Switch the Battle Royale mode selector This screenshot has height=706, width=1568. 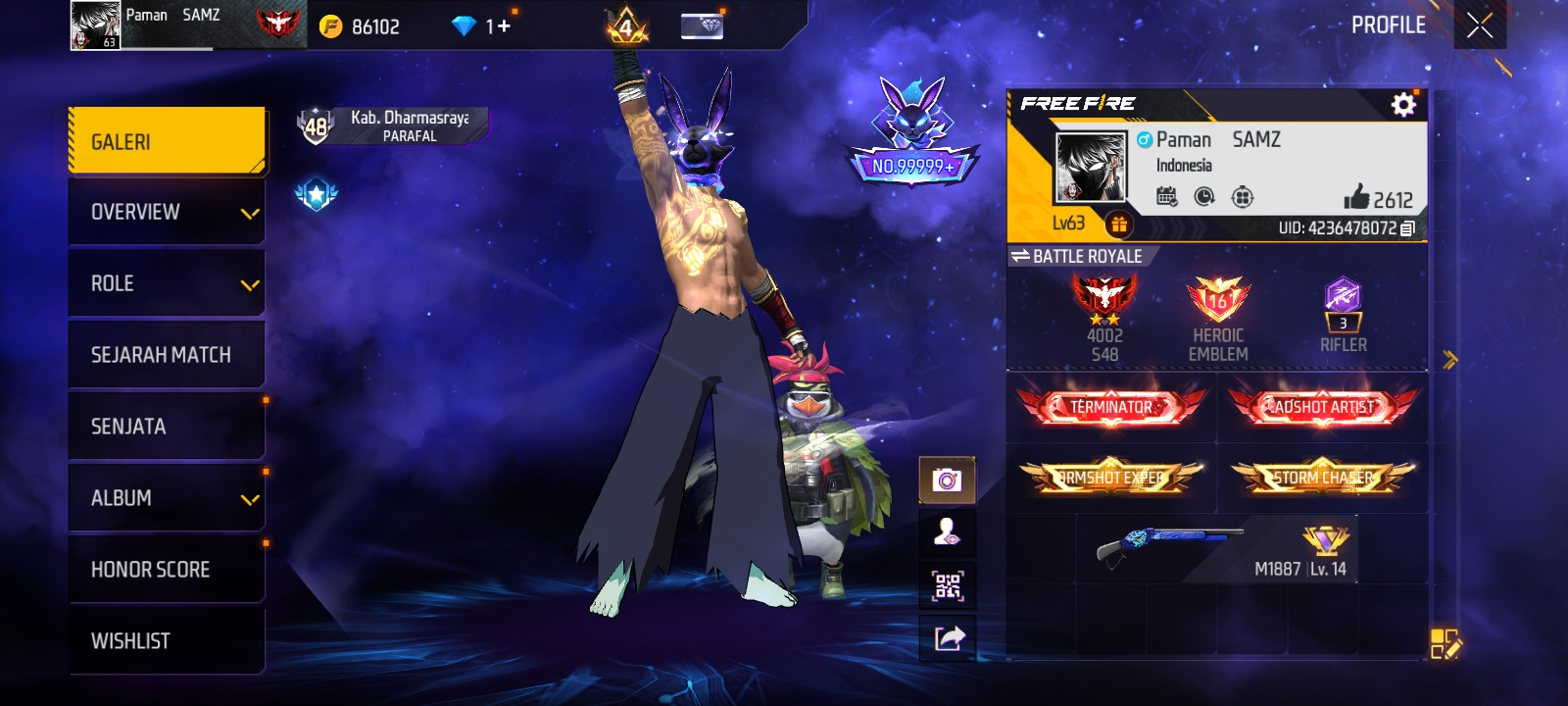(x=1077, y=256)
